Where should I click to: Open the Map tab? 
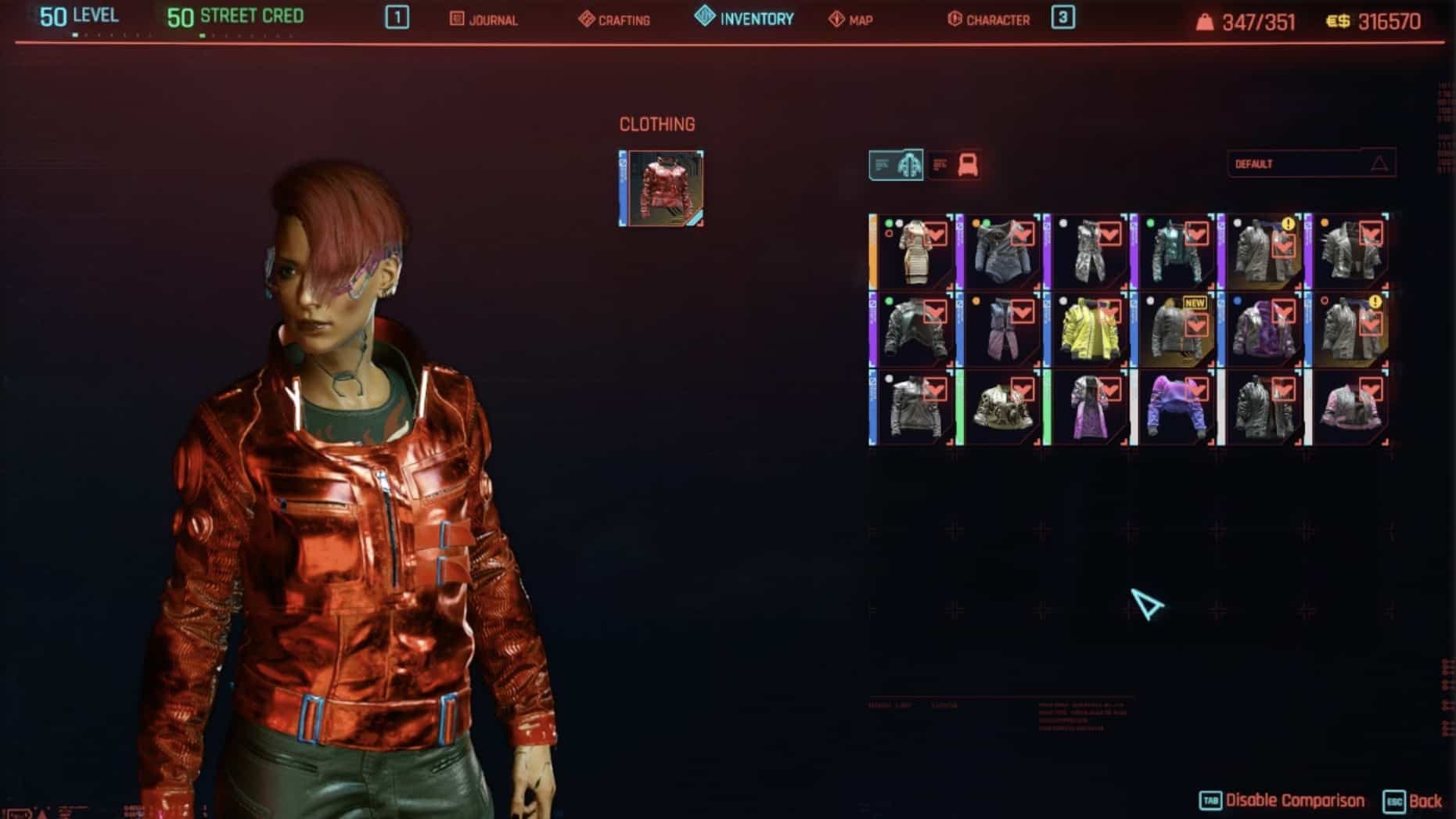tap(850, 20)
